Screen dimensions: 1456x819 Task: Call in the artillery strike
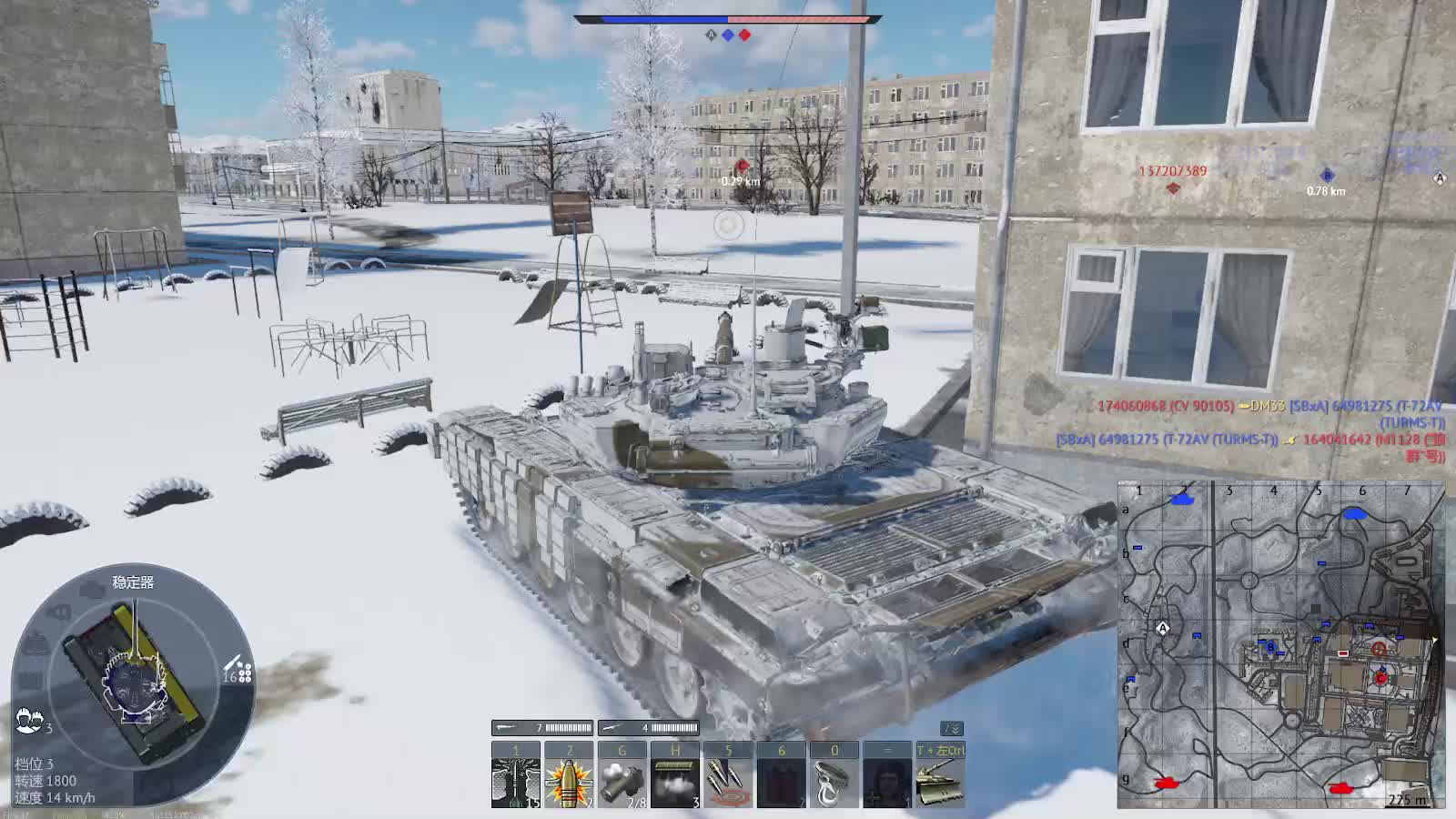click(728, 781)
